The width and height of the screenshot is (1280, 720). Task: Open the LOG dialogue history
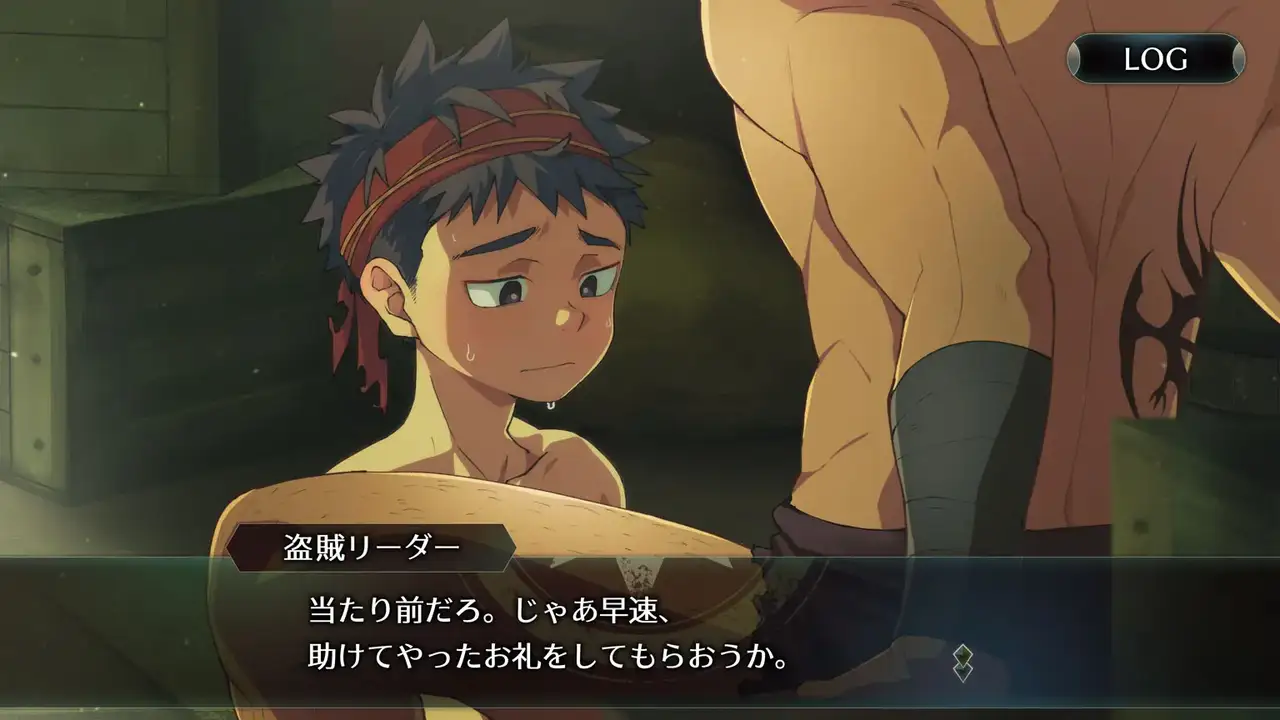point(1155,58)
